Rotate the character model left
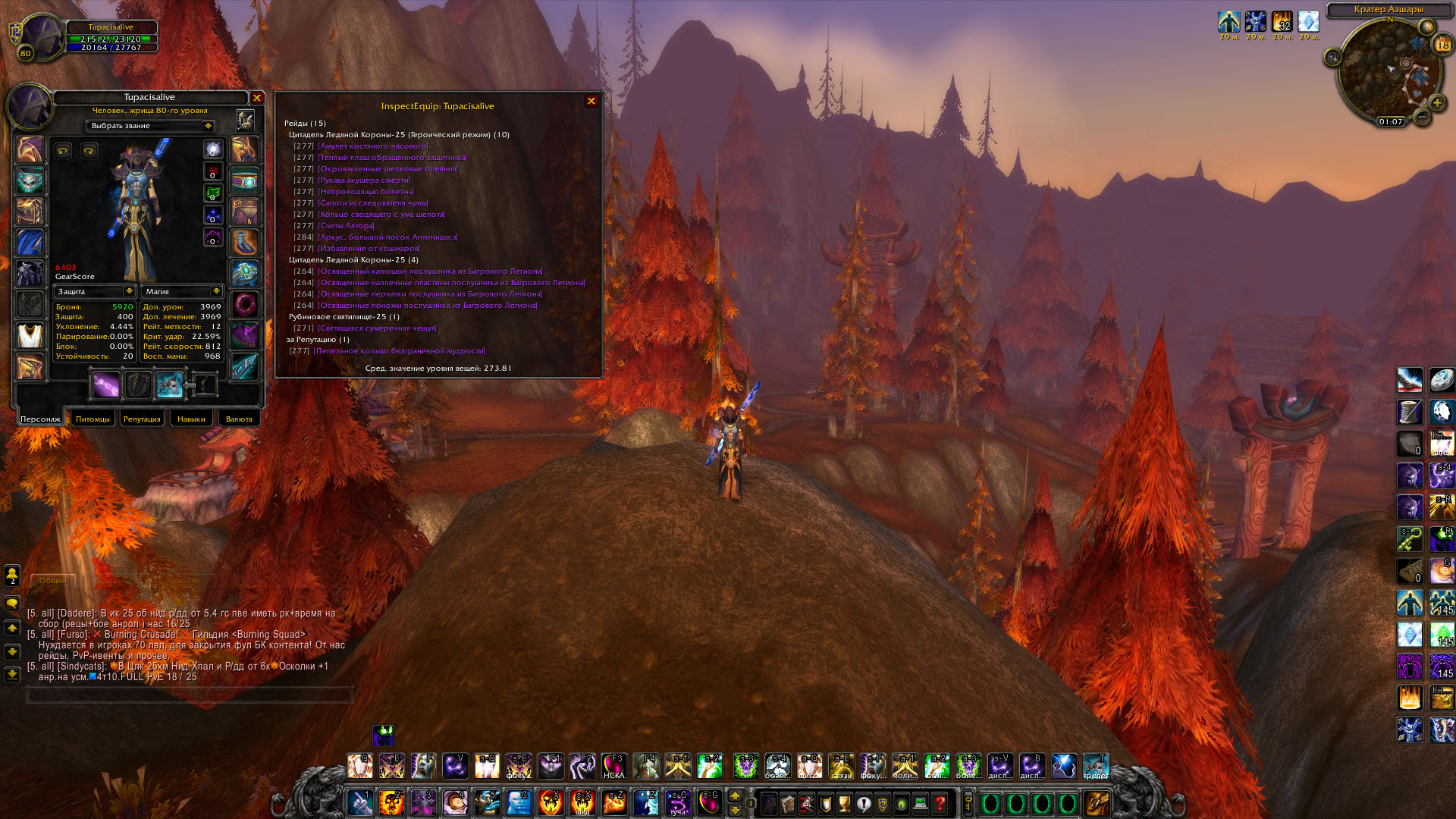Screen dimensions: 1456x819 point(63,151)
